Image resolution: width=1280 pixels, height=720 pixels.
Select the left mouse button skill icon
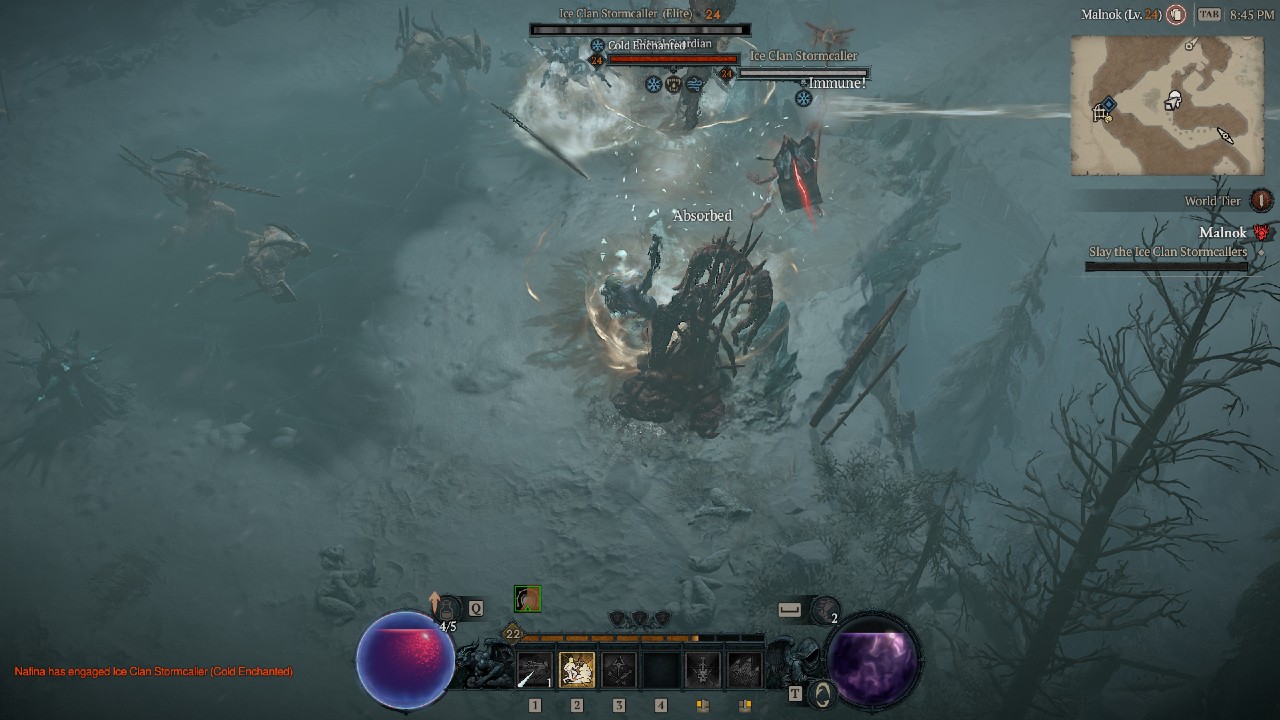[705, 669]
